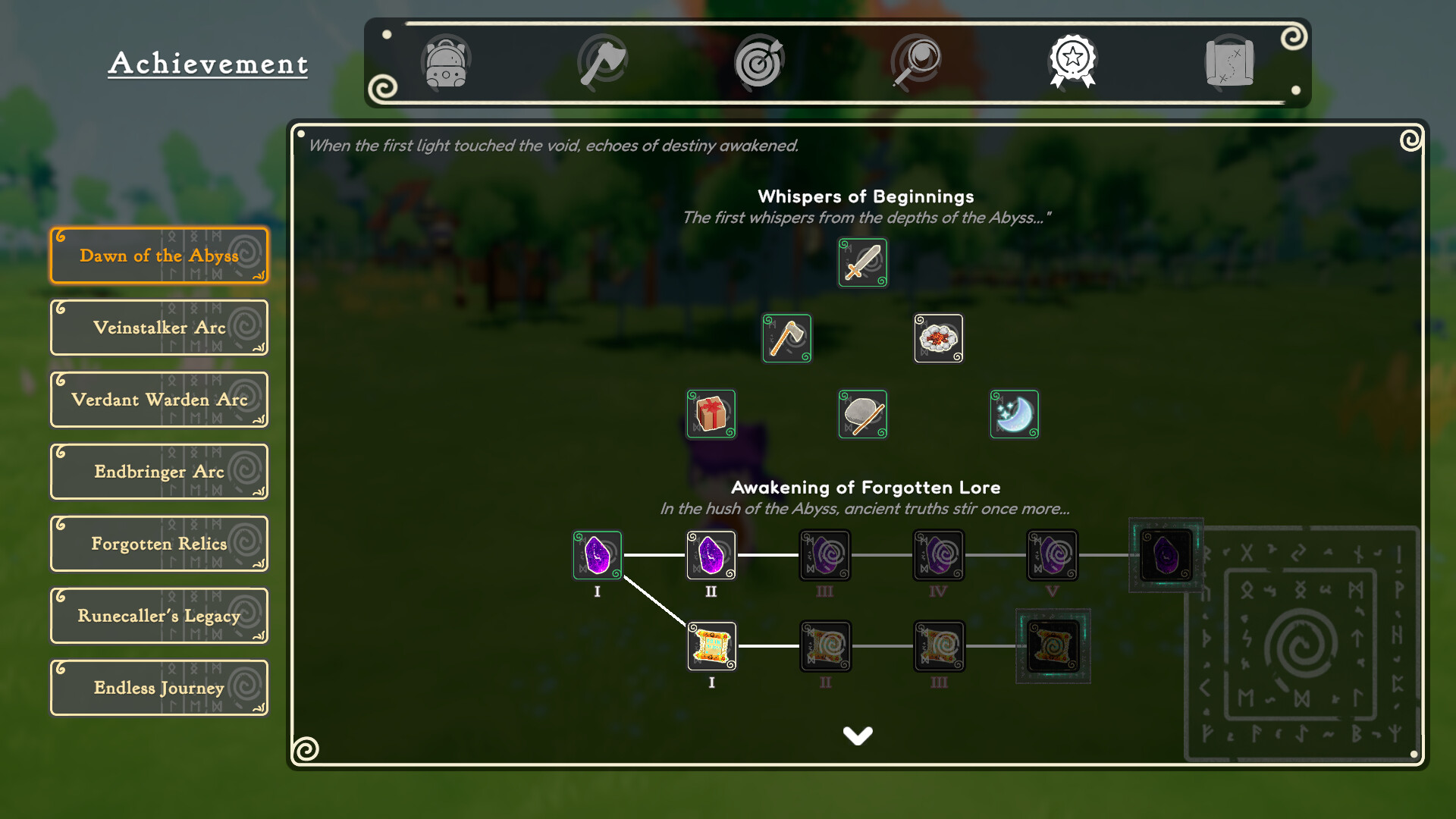Select the axe crafting icon in top bar

pos(603,63)
